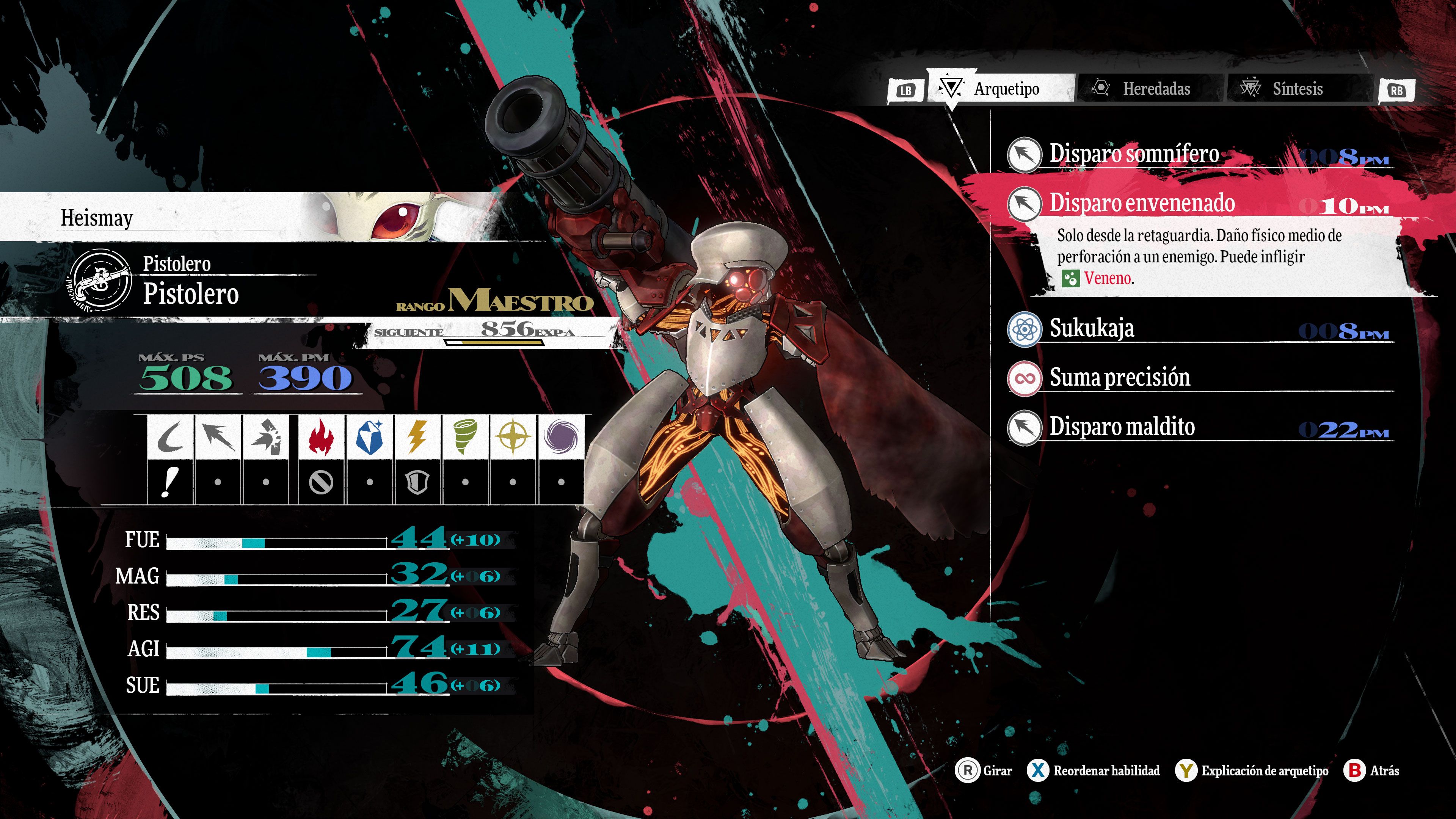
Task: Click the Reordenar habilidad option
Action: (1094, 770)
